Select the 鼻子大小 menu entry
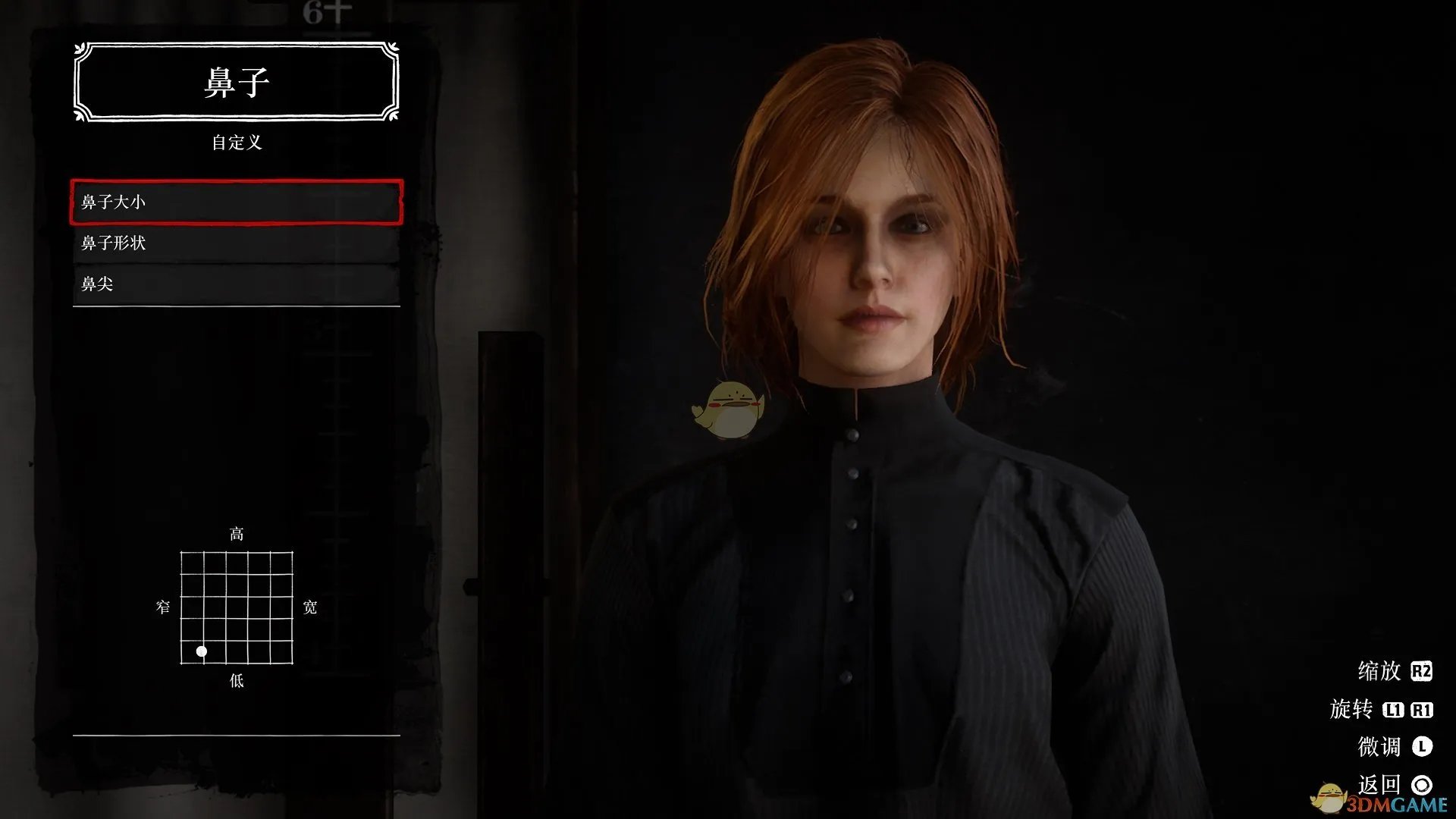1456x819 pixels. pos(236,202)
